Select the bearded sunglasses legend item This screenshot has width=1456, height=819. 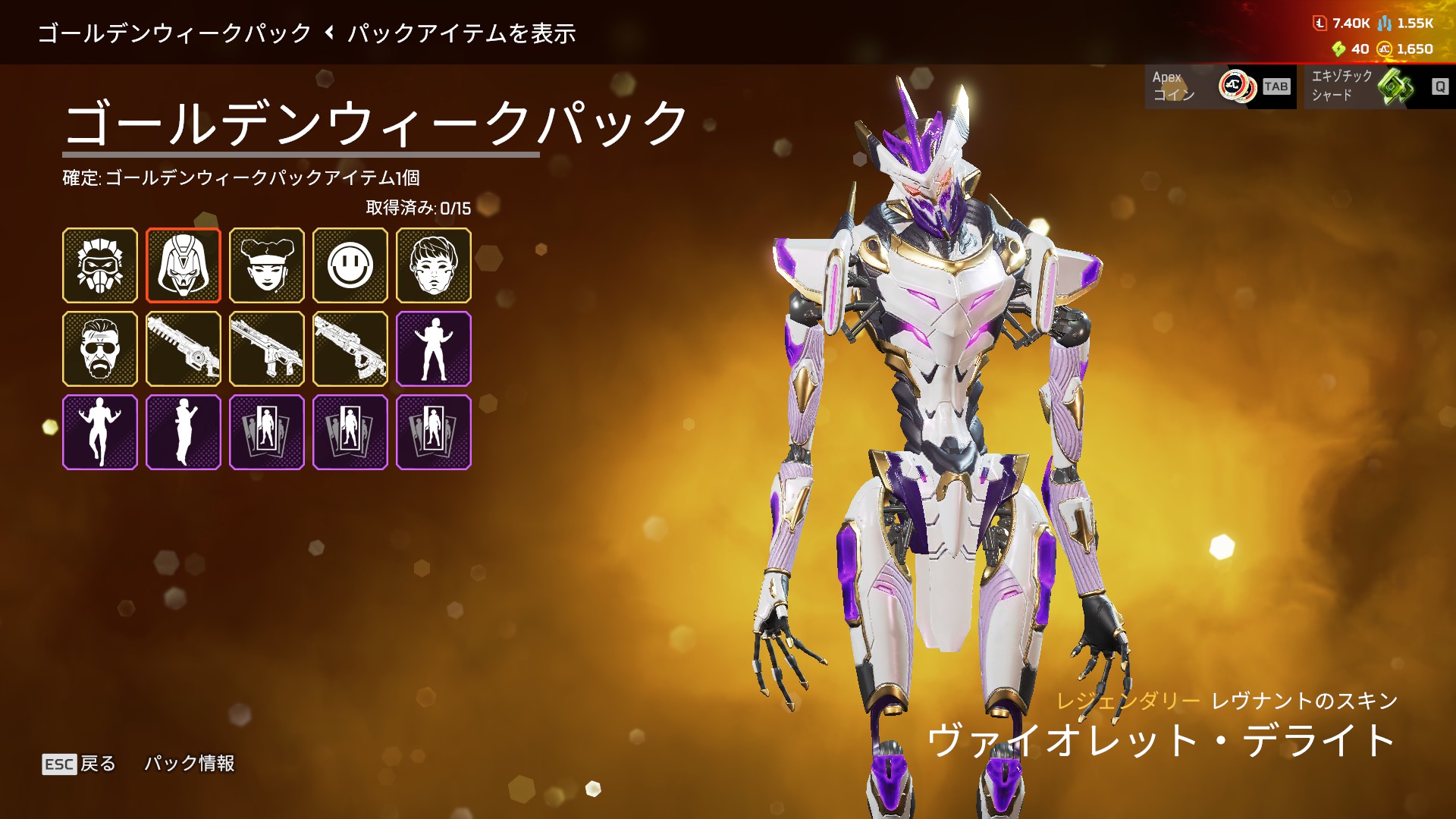pyautogui.click(x=100, y=349)
